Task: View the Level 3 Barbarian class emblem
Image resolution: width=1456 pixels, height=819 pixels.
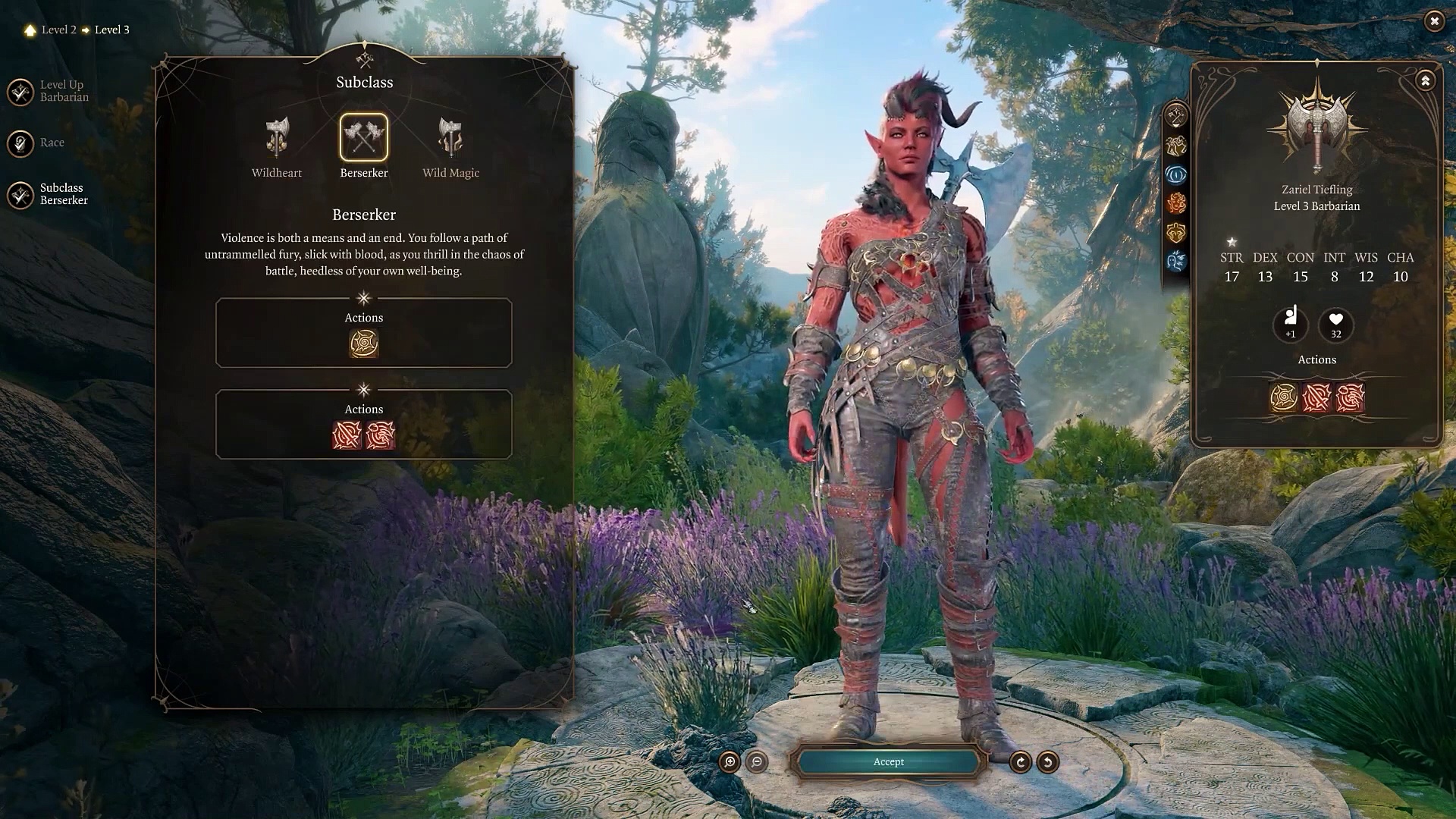Action: [x=1317, y=125]
